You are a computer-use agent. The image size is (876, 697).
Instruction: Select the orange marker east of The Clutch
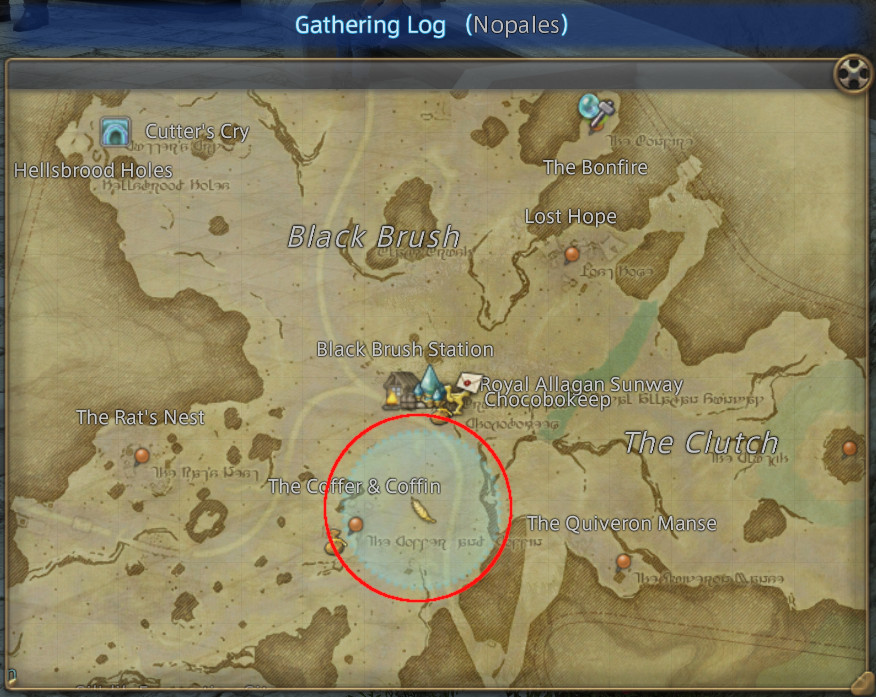849,448
